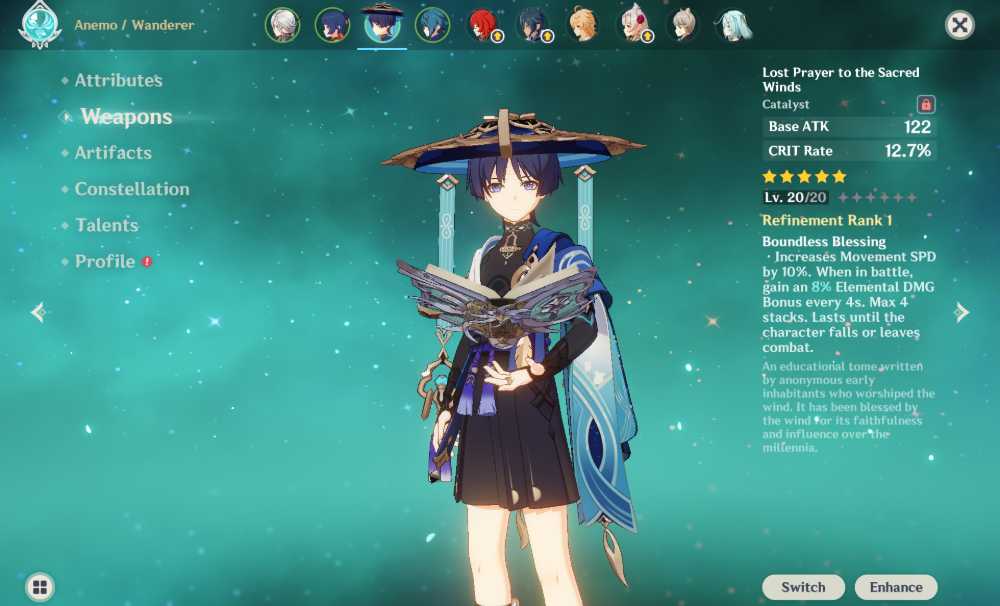
Task: Select the Wanderer portrait with the hat
Action: [x=382, y=24]
